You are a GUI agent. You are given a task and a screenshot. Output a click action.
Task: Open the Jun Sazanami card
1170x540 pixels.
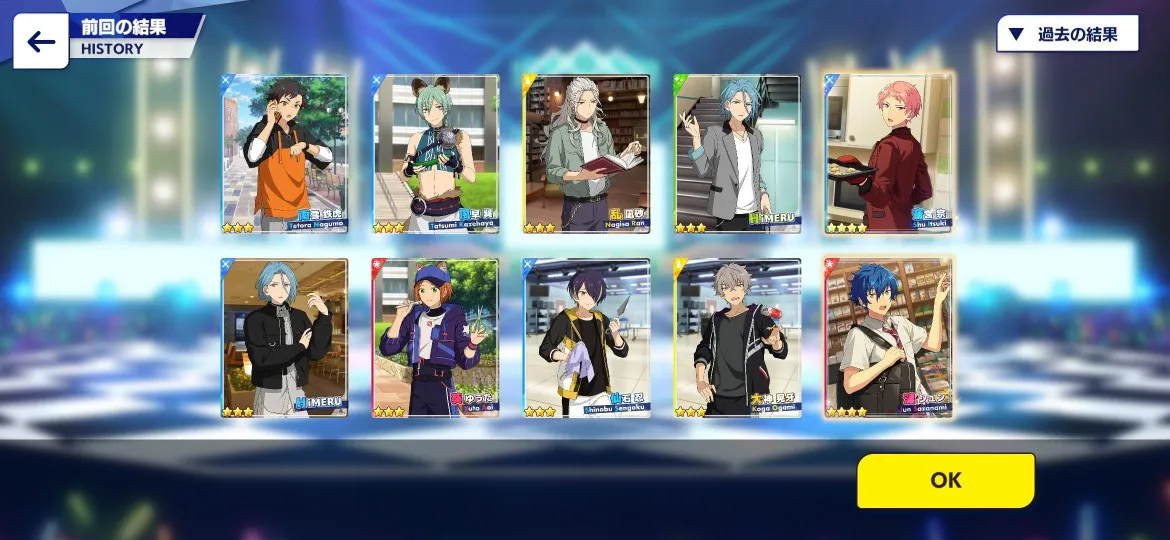[x=888, y=337]
